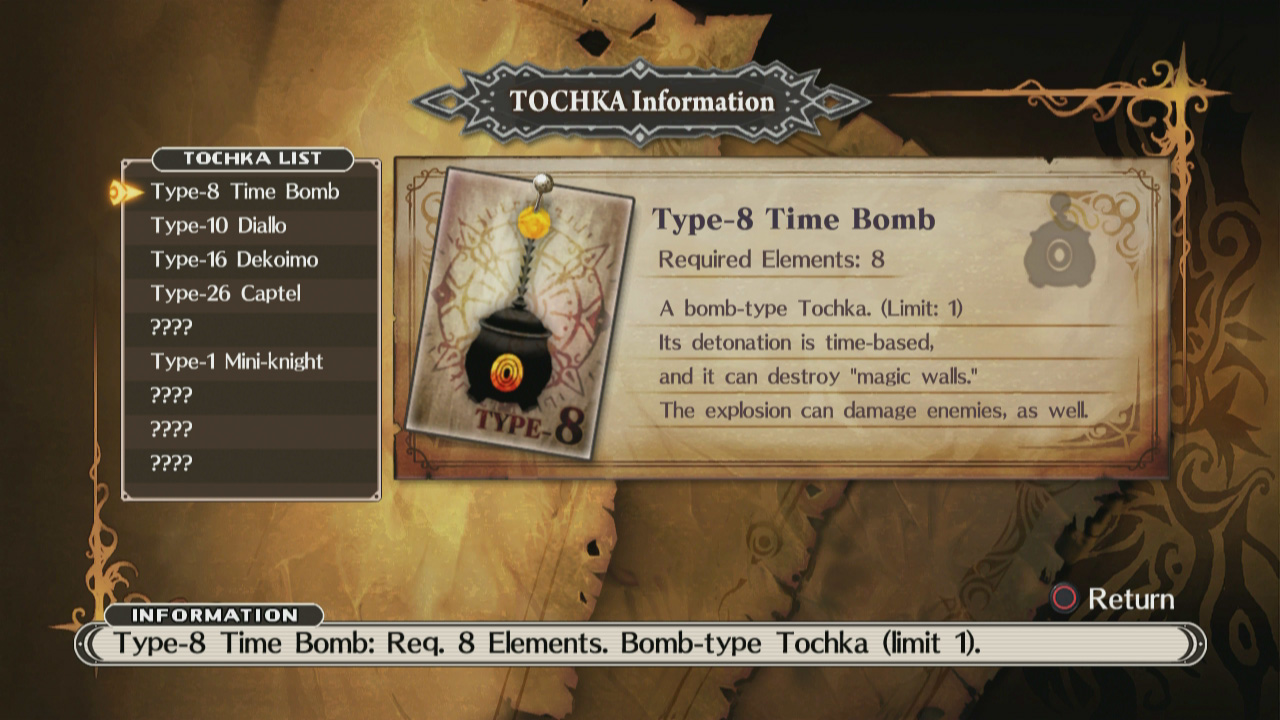Show Type-1 Mini-knight information

tap(237, 362)
